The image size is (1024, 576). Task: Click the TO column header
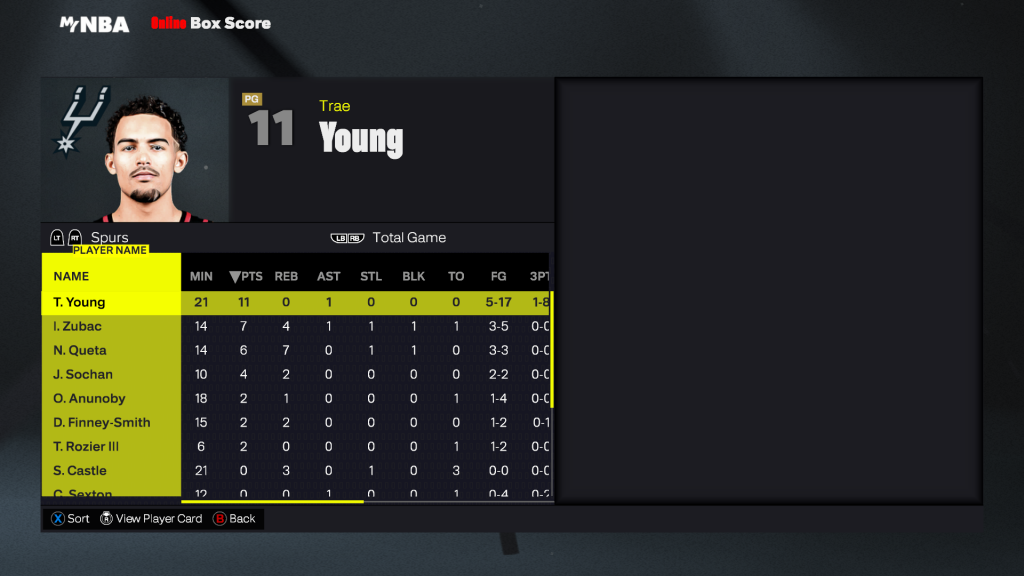(456, 276)
